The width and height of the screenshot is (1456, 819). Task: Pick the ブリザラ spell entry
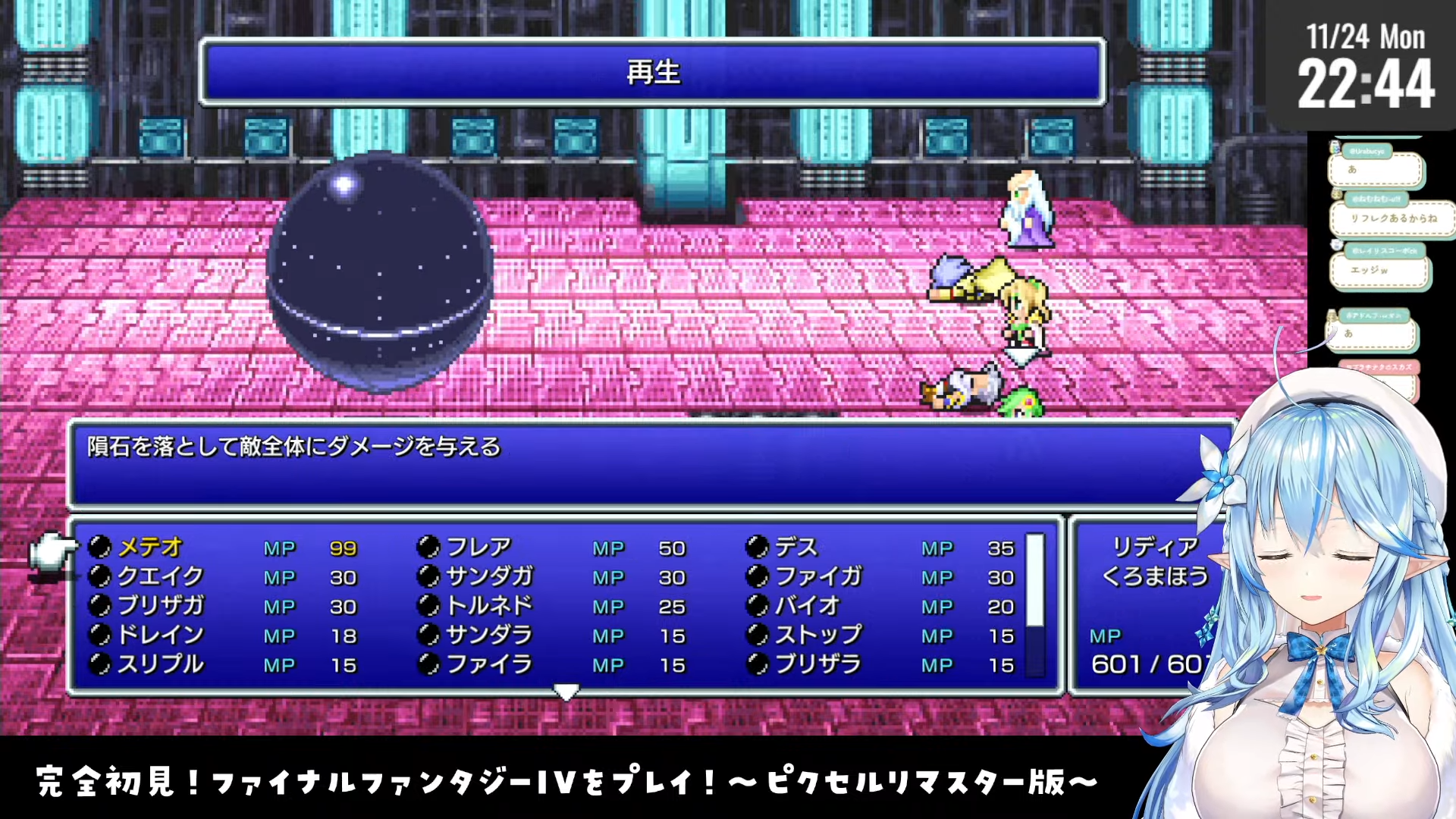tap(818, 664)
